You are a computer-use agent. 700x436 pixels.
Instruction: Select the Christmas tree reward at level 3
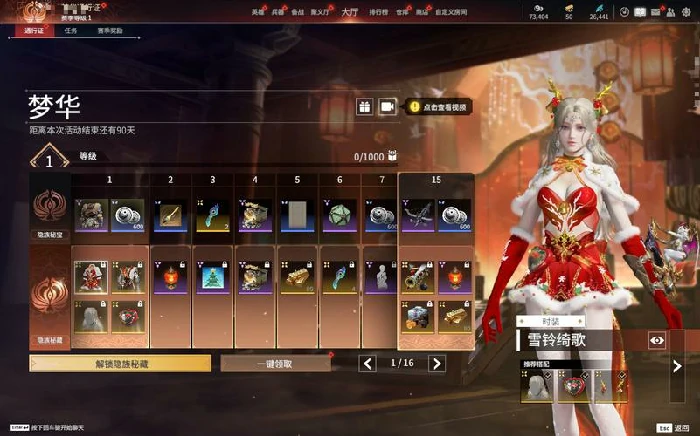tap(213, 277)
